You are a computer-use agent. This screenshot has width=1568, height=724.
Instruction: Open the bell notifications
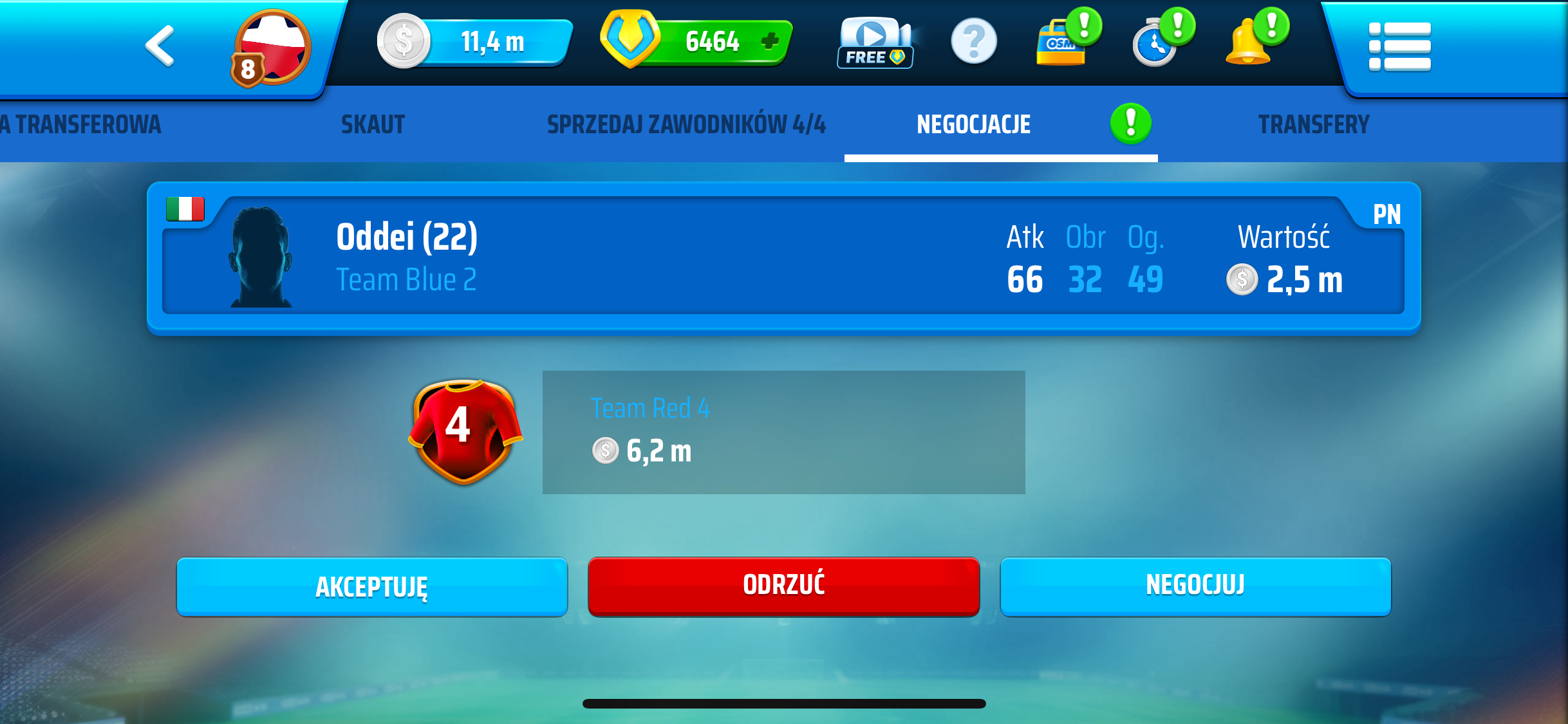(x=1249, y=44)
